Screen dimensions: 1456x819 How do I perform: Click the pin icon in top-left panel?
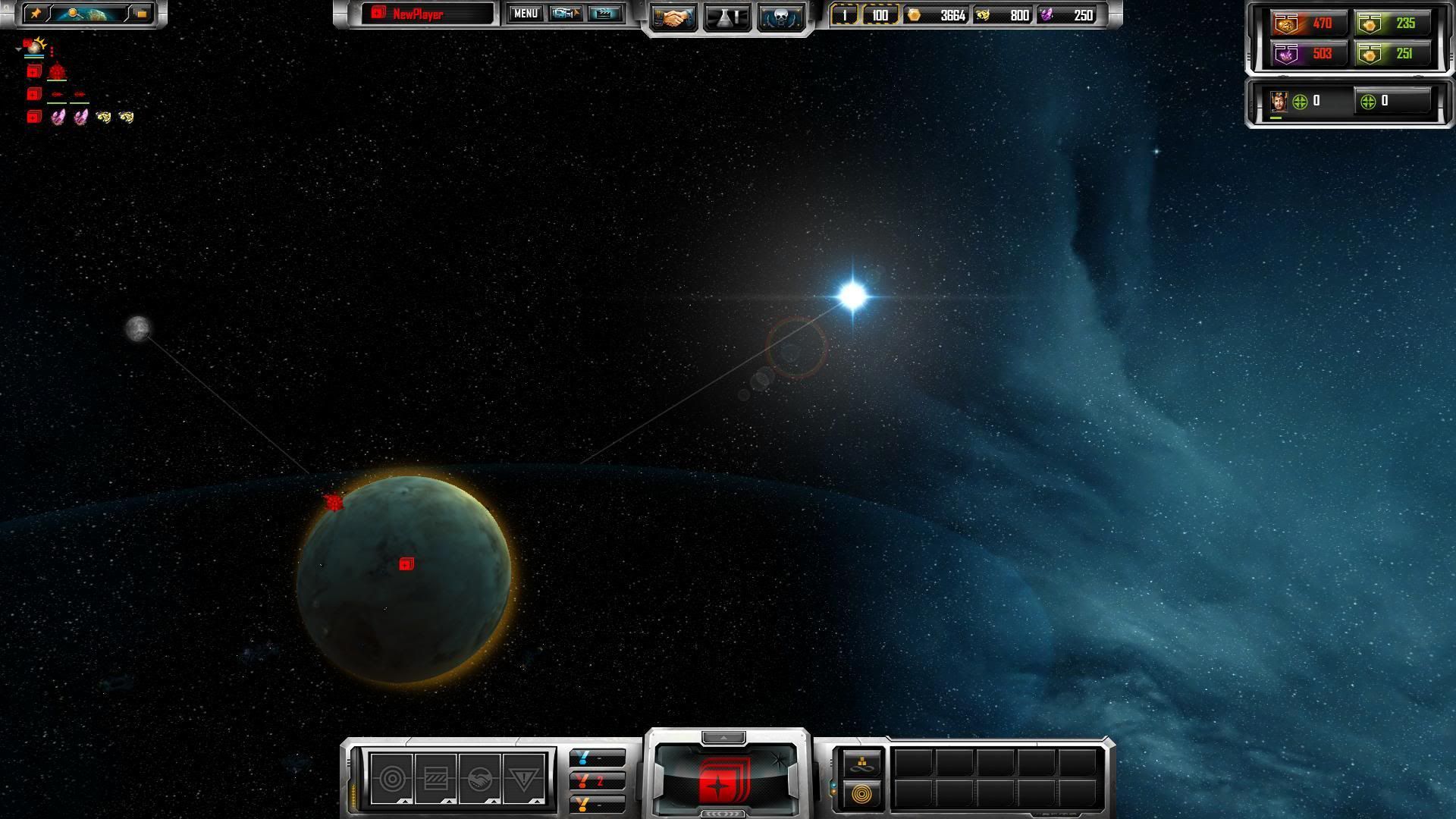[36, 14]
